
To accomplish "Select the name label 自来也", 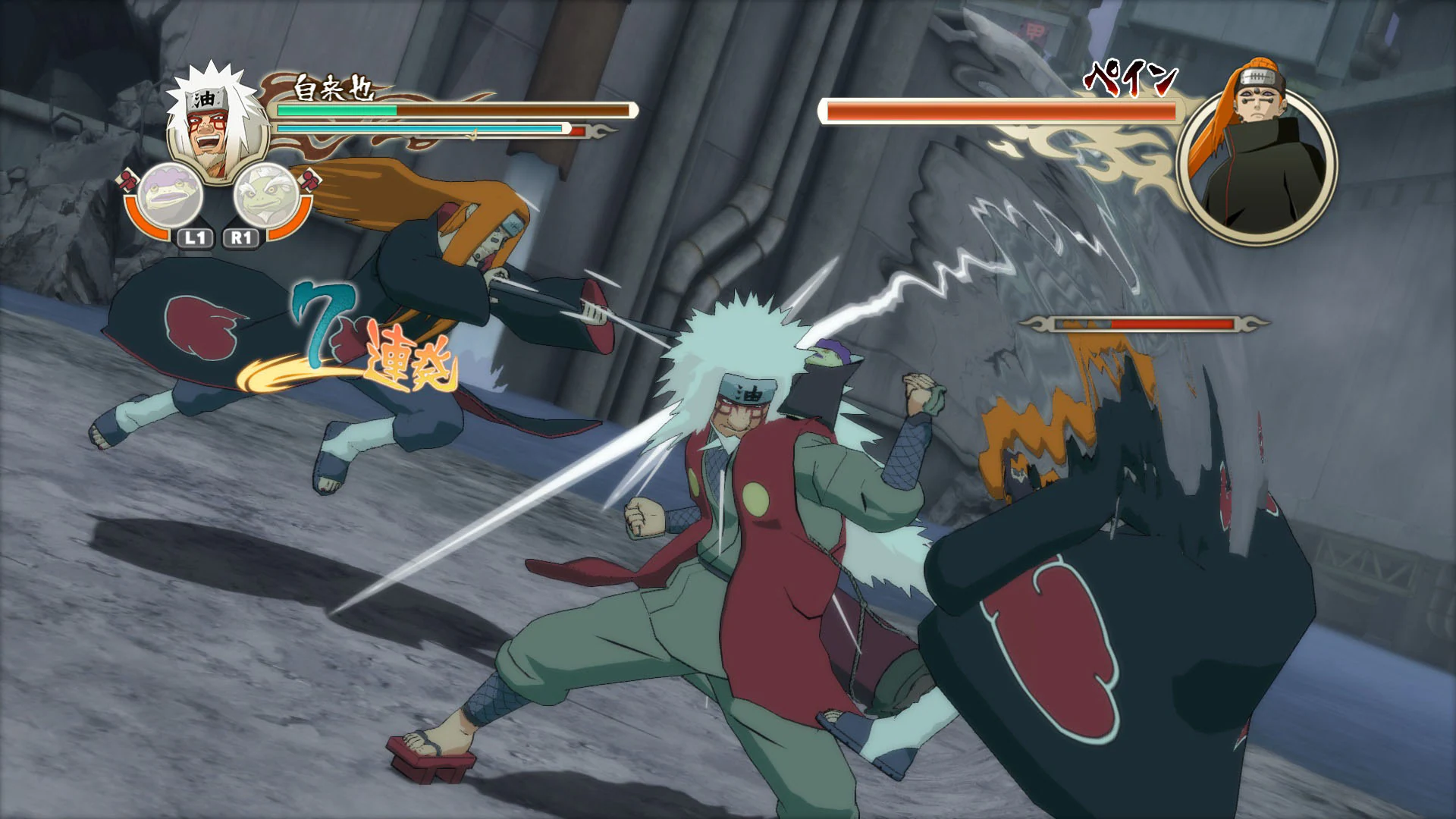I will pos(333,88).
